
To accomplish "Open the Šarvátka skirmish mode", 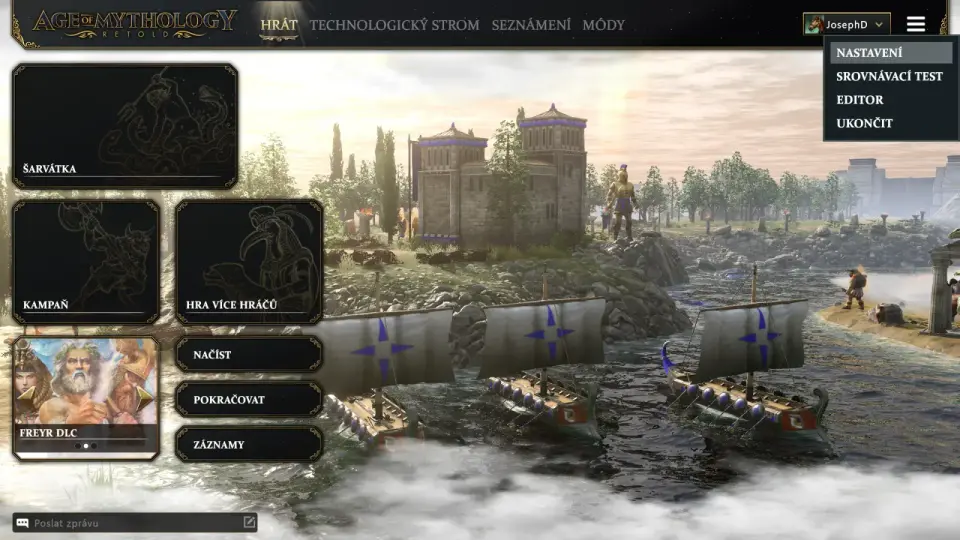I will pos(125,126).
